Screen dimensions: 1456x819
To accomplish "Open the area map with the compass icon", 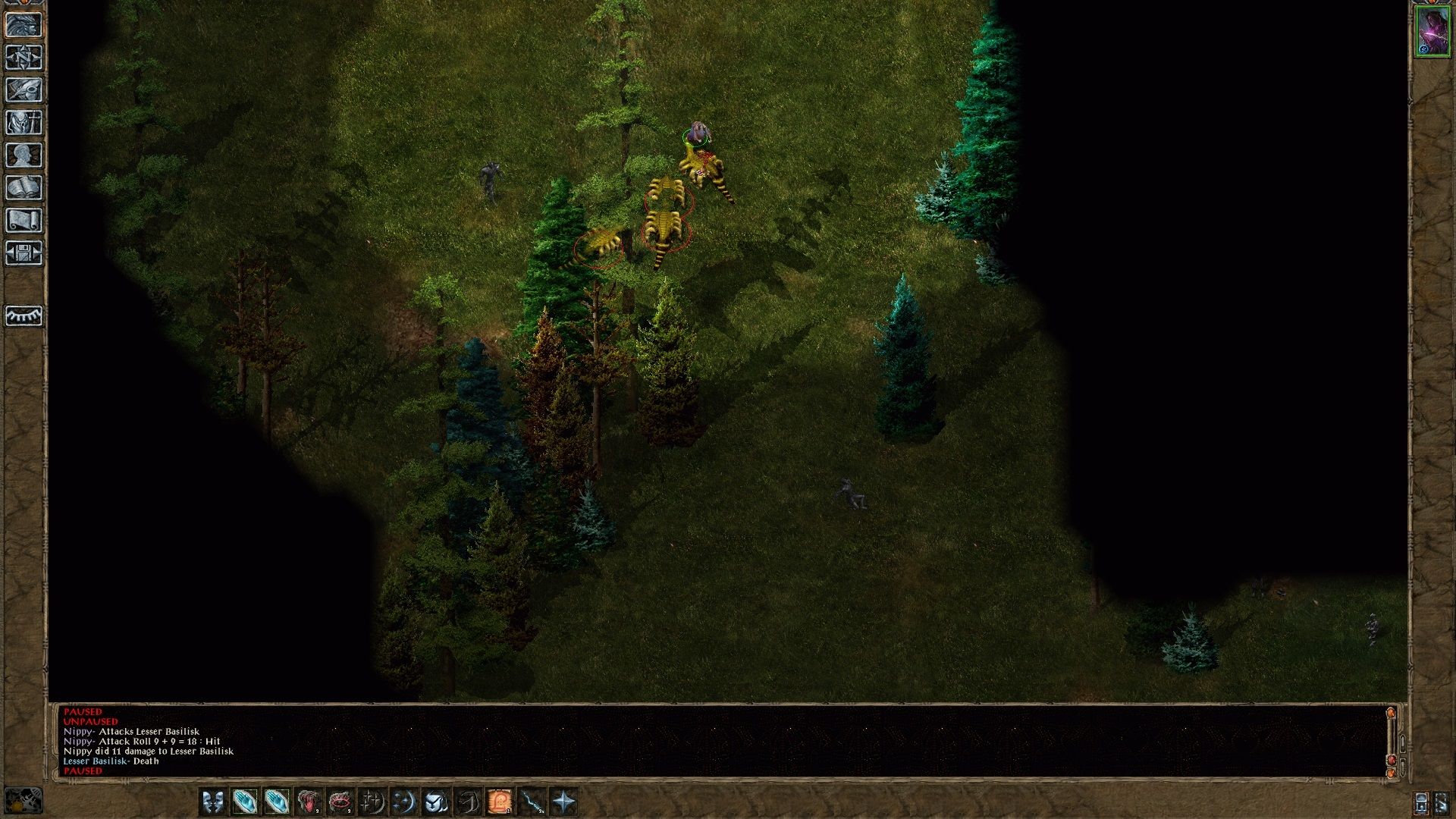I will click(x=24, y=58).
